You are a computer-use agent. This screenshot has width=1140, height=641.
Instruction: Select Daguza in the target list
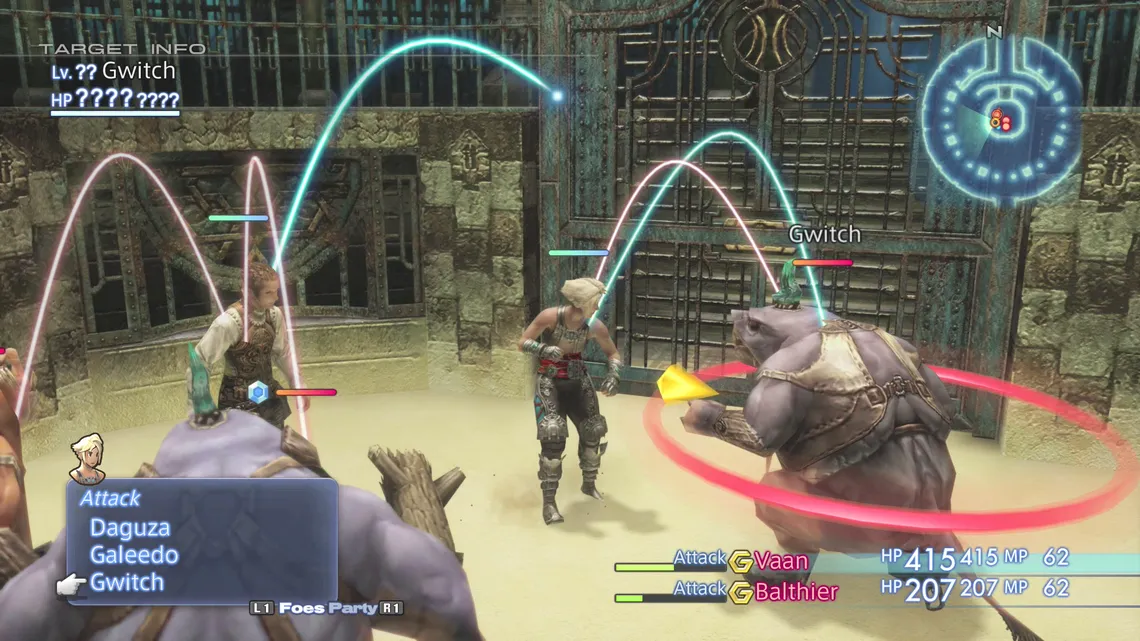tap(130, 528)
